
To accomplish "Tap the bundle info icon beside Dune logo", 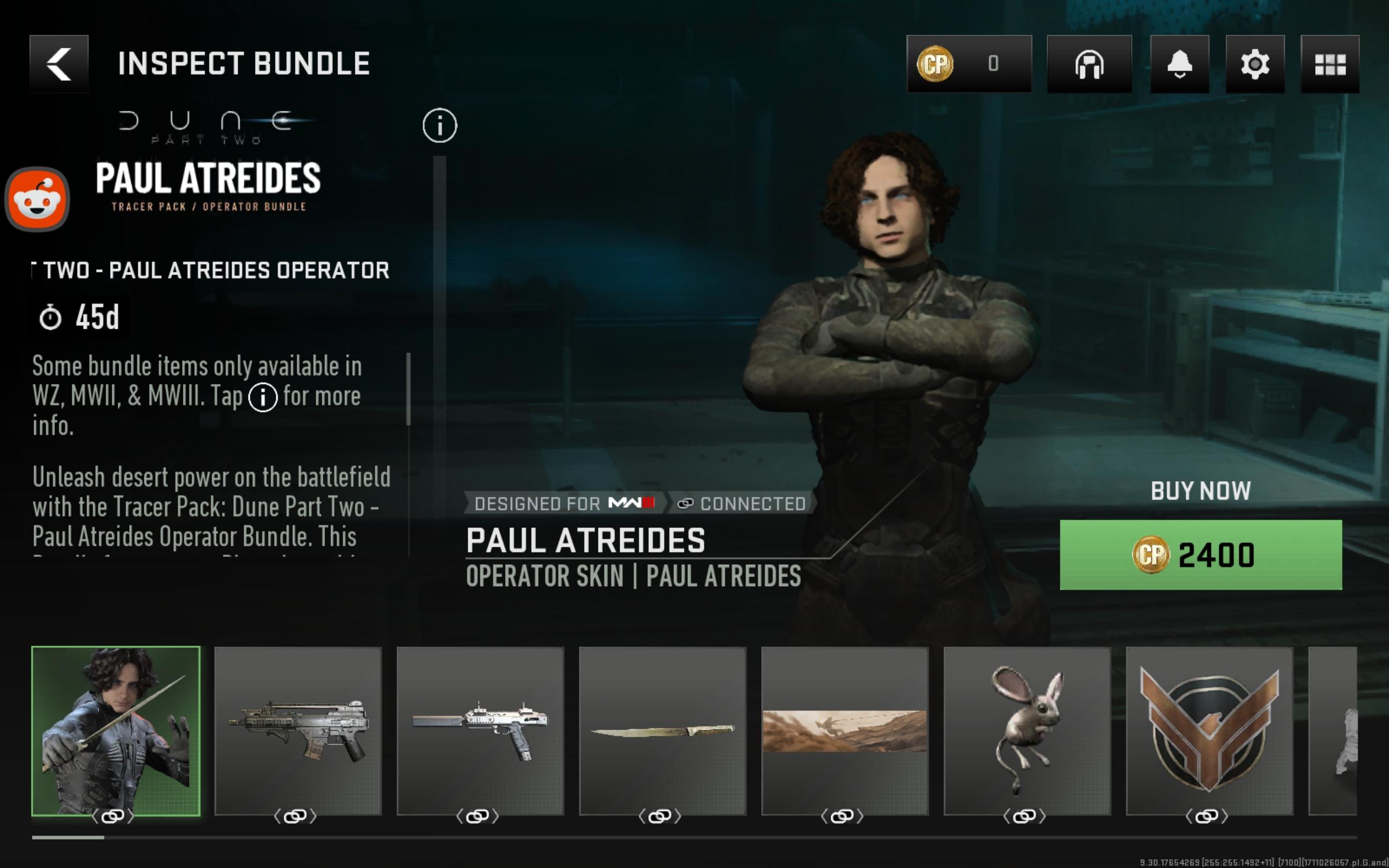I will pos(439,125).
